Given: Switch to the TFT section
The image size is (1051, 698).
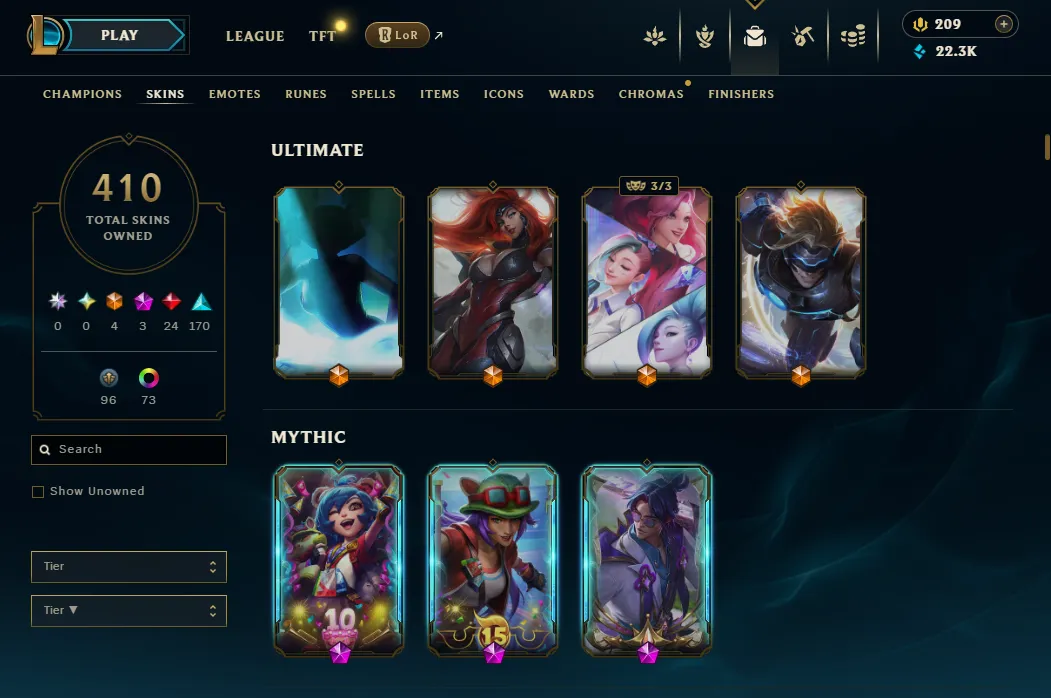Looking at the screenshot, I should pos(322,36).
